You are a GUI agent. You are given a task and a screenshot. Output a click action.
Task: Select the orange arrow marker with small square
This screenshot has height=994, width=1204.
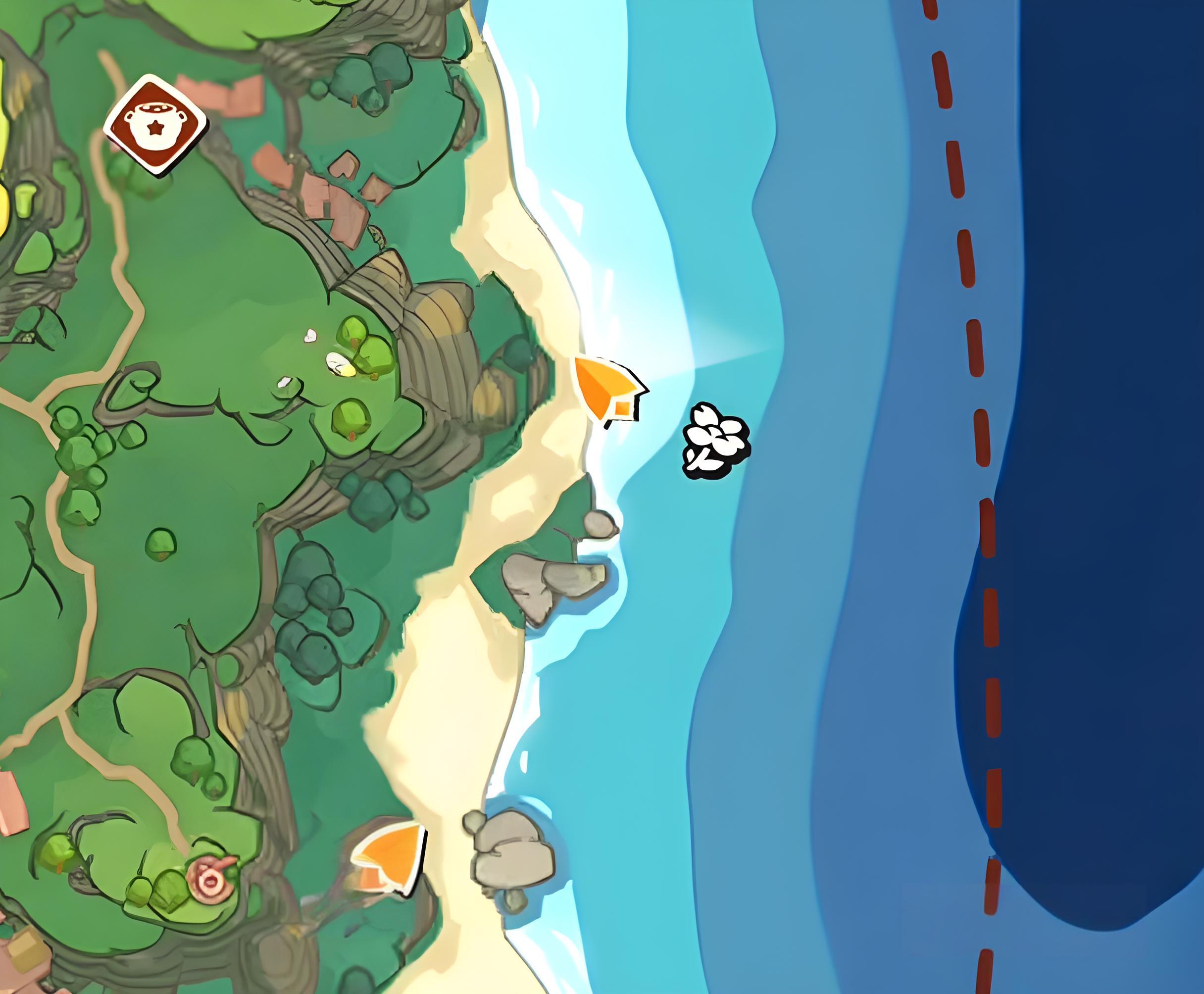tap(608, 391)
